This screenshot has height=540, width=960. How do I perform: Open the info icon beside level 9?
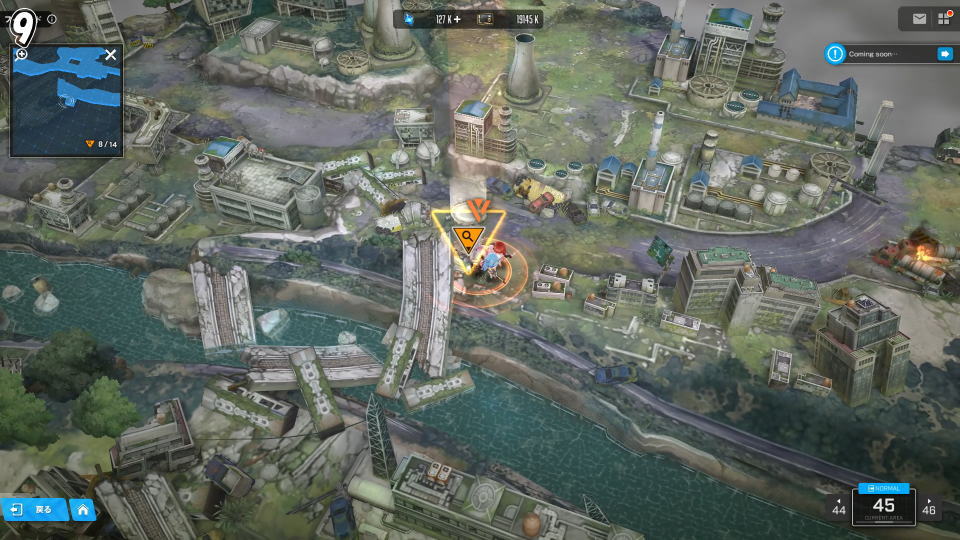click(x=52, y=19)
